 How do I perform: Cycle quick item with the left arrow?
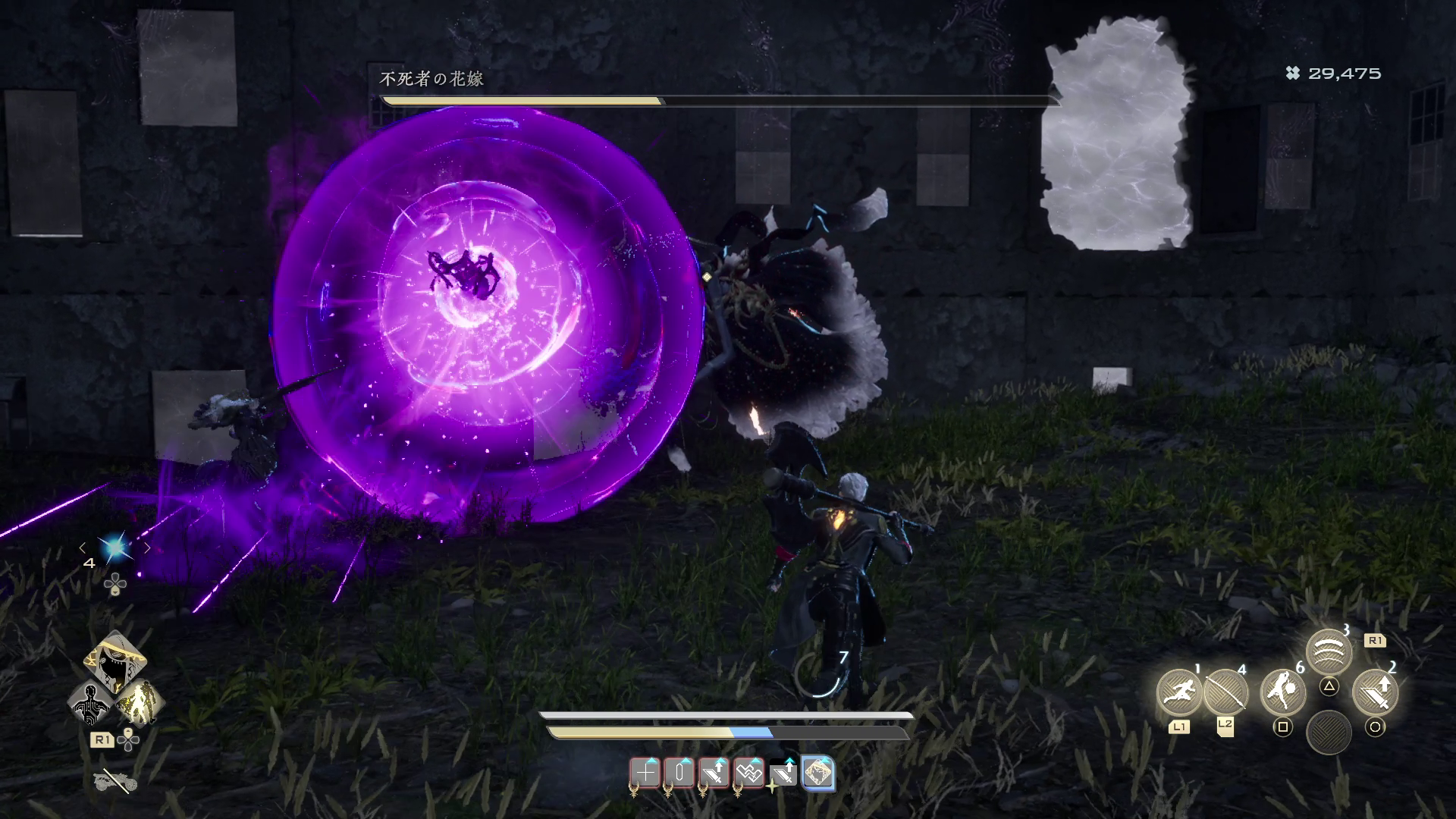[83, 547]
